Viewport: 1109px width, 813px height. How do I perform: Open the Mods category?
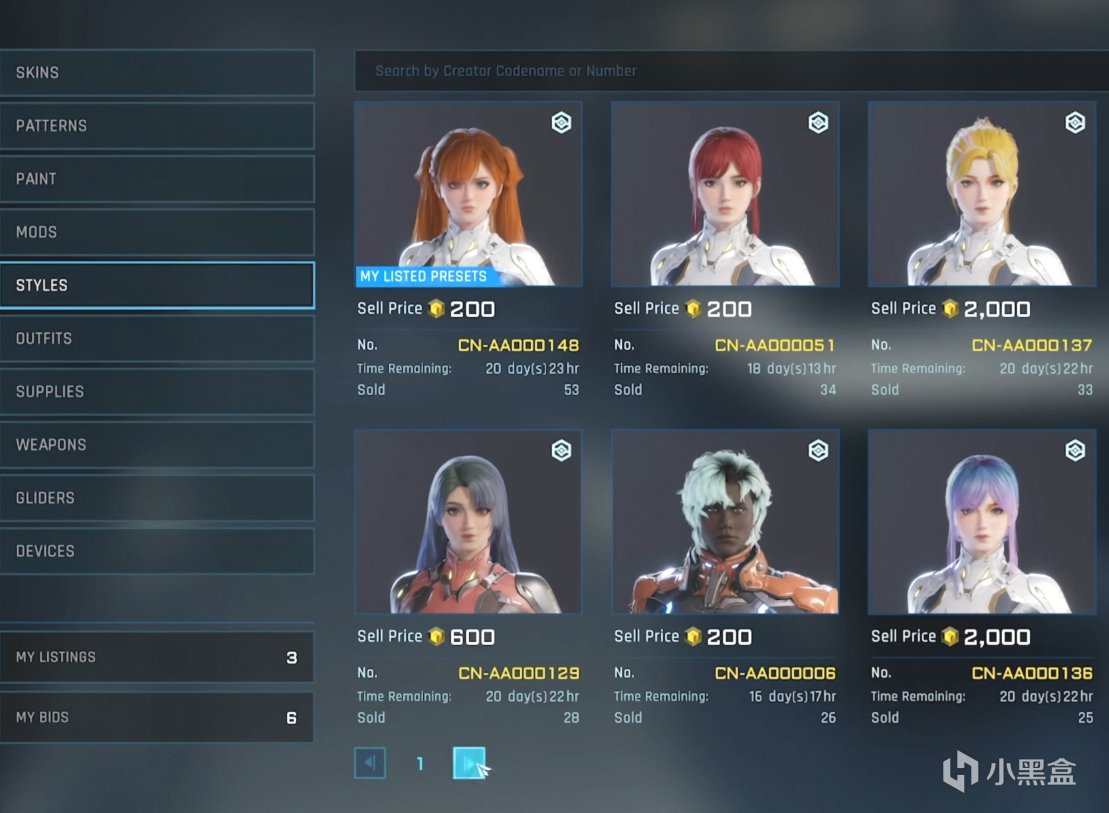[156, 232]
